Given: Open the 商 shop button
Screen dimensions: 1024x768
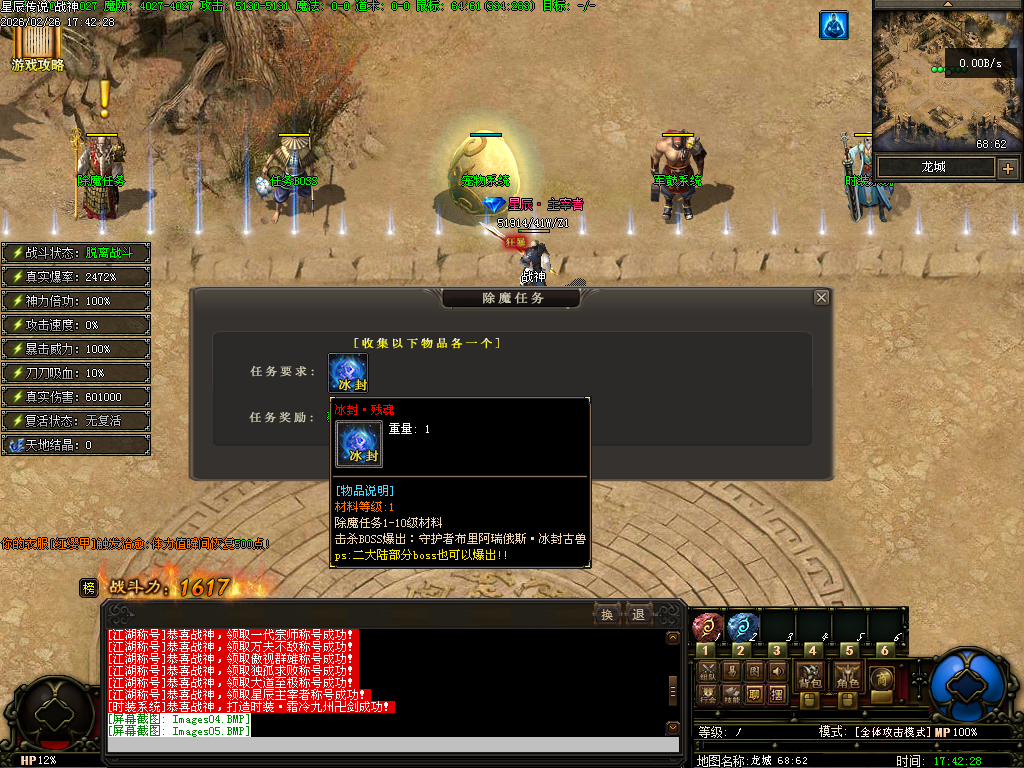Looking at the screenshot, I should (x=881, y=677).
